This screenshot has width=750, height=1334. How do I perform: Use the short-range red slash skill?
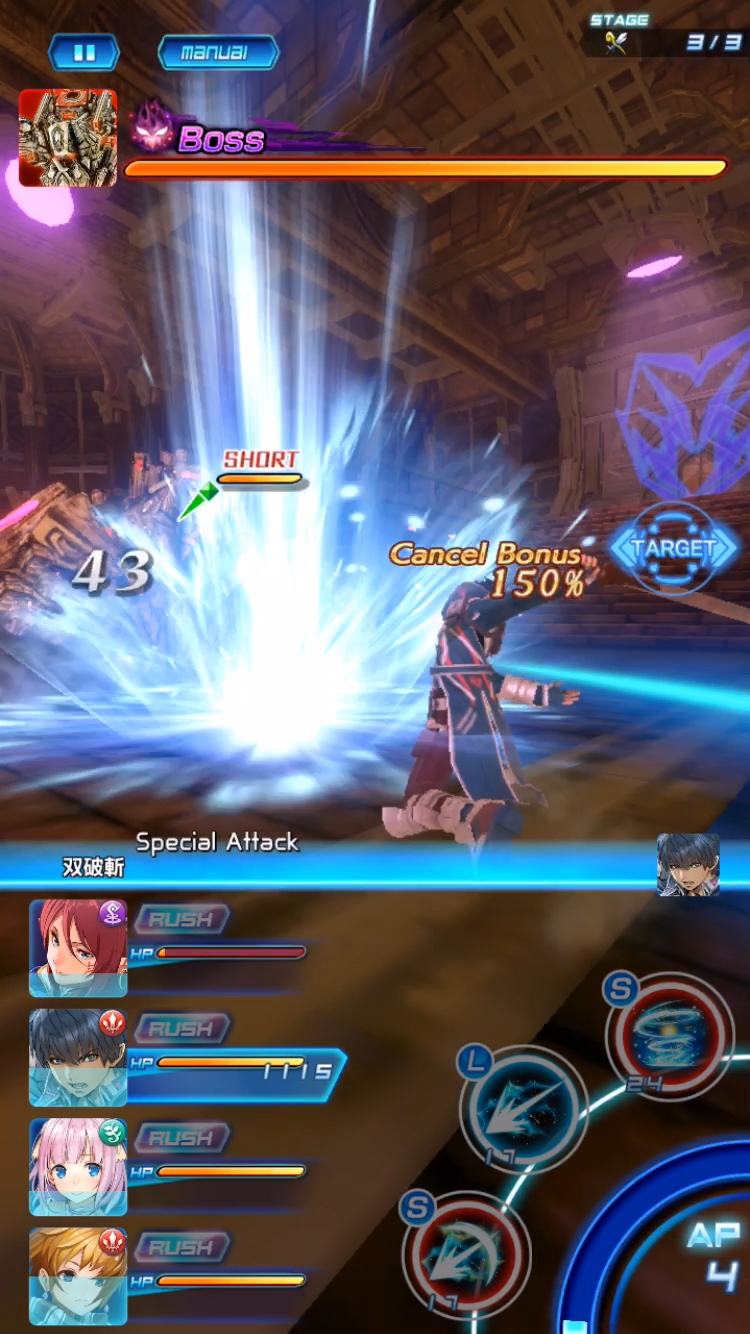point(466,1254)
